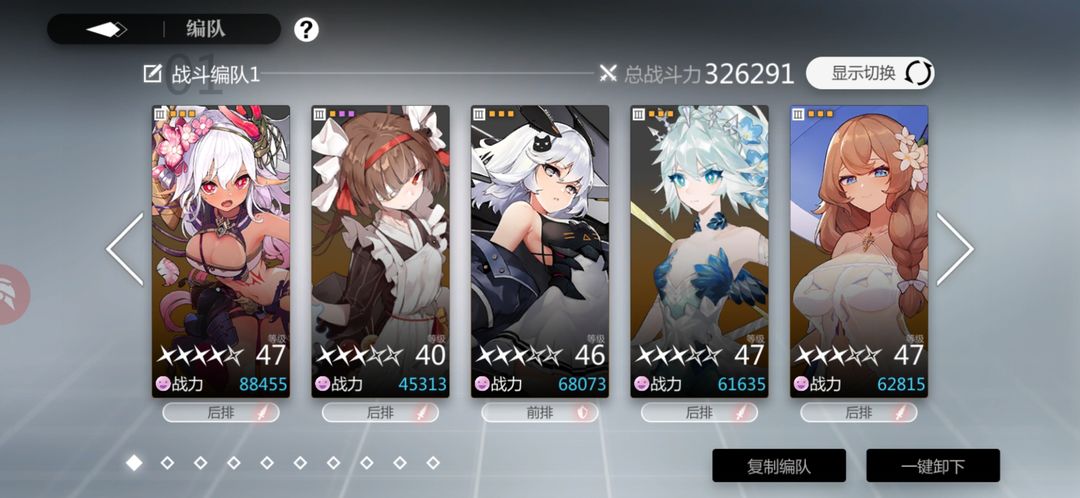The width and height of the screenshot is (1080, 498).
Task: Go back using the arrow button beside 编队
Action: pos(106,29)
